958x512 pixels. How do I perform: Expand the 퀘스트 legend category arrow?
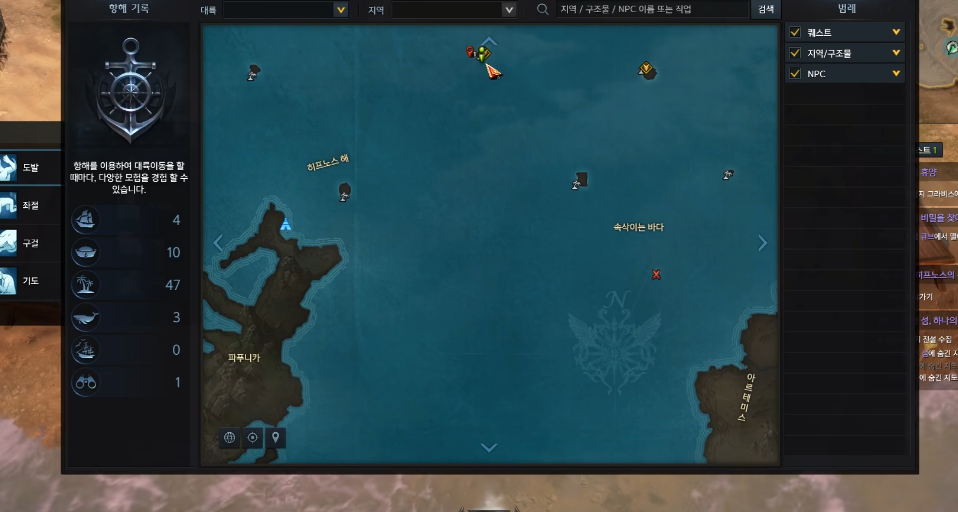click(x=896, y=32)
